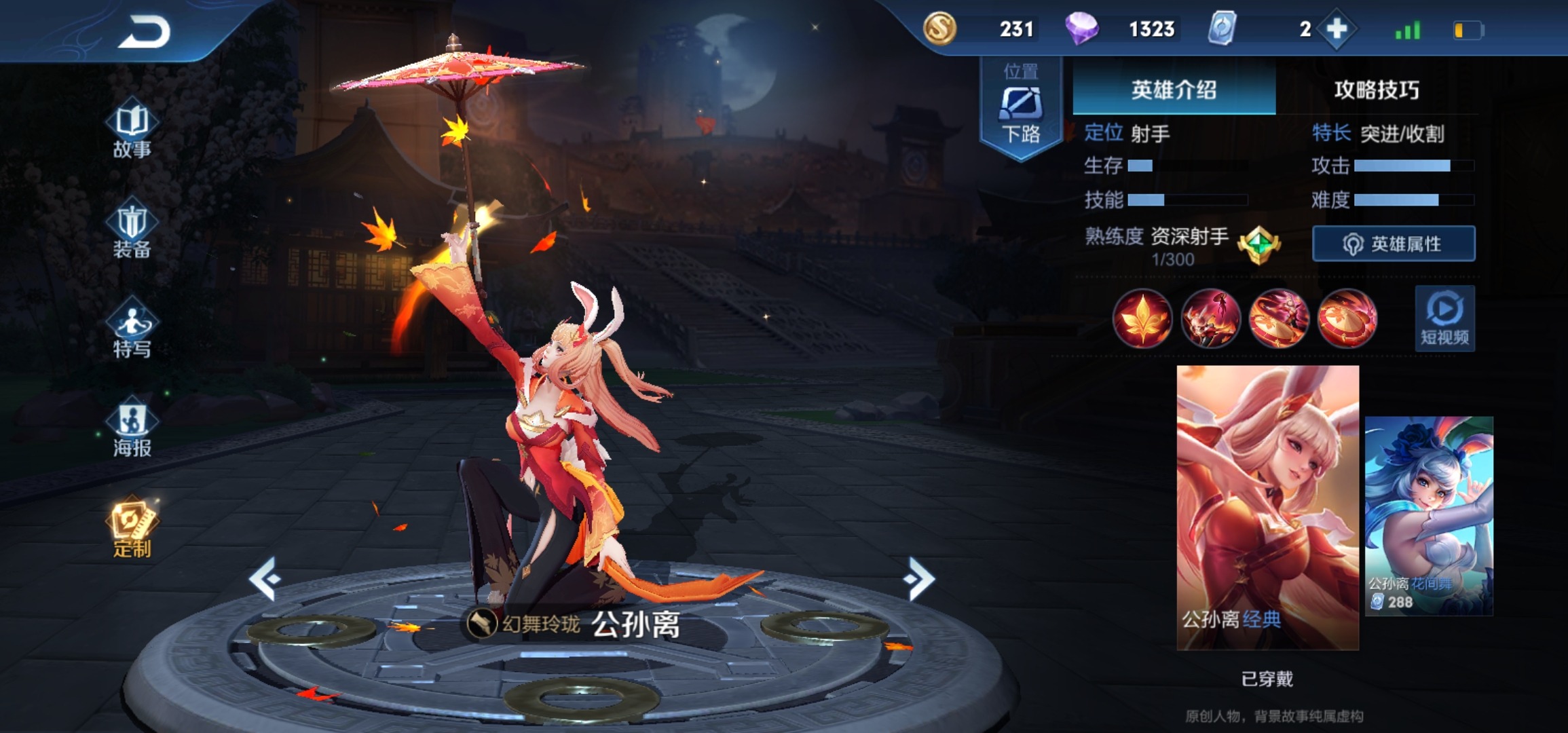The height and width of the screenshot is (733, 1568).
Task: Open the 海报 poster view
Action: tap(132, 429)
